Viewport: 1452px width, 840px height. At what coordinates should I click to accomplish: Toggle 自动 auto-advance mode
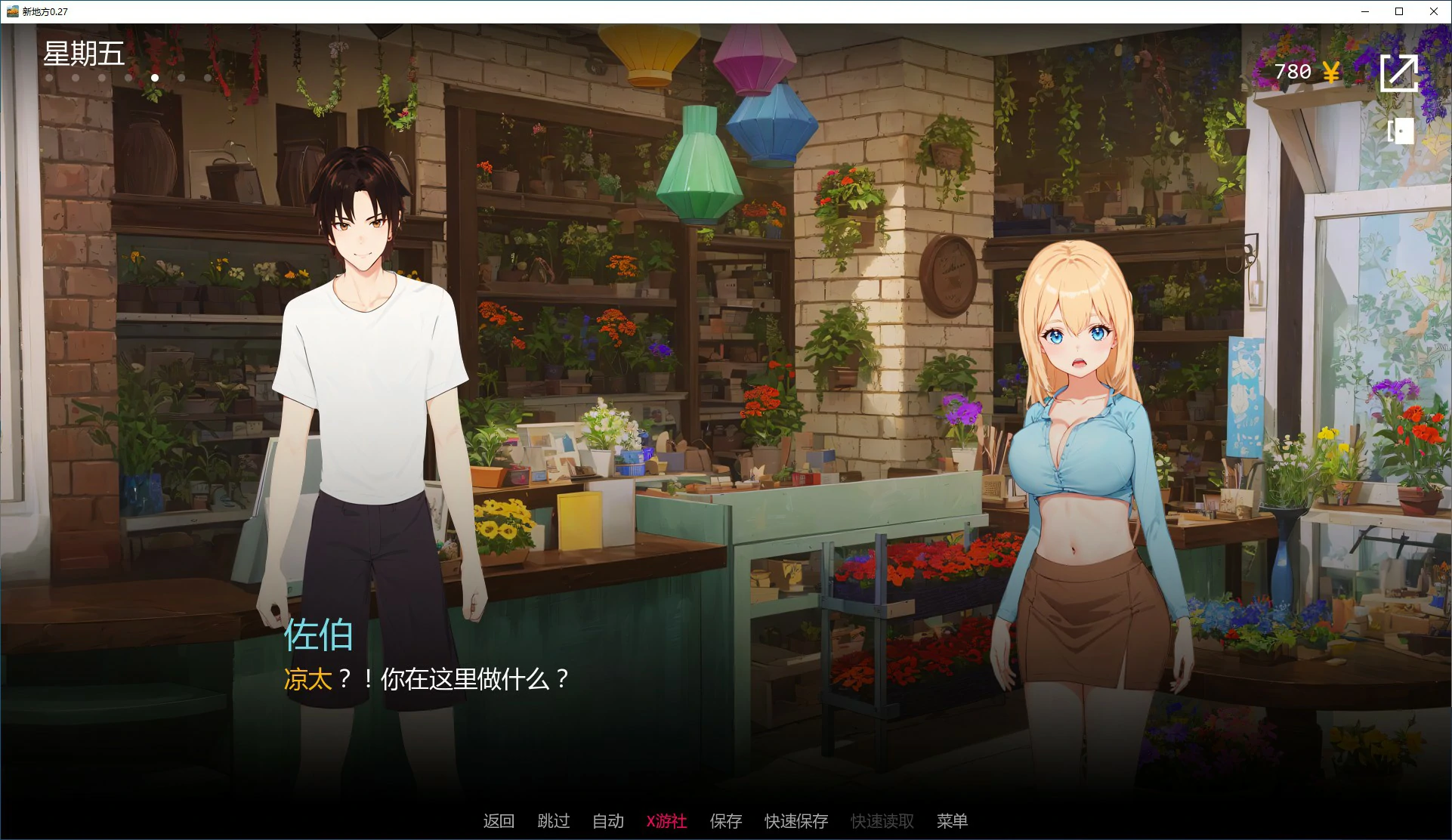(x=608, y=821)
